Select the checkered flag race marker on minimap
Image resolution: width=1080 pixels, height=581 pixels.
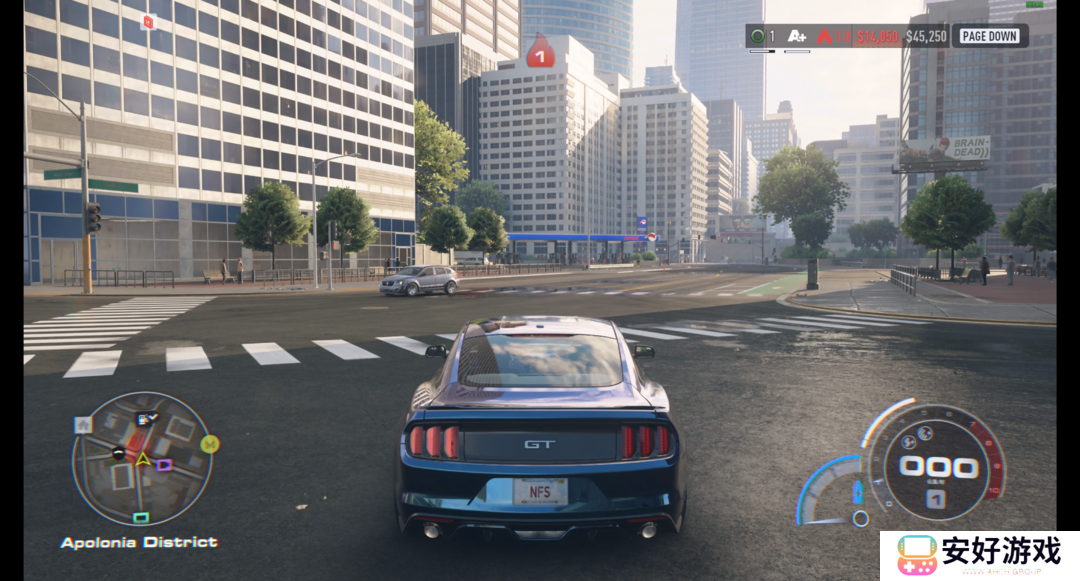coord(146,419)
